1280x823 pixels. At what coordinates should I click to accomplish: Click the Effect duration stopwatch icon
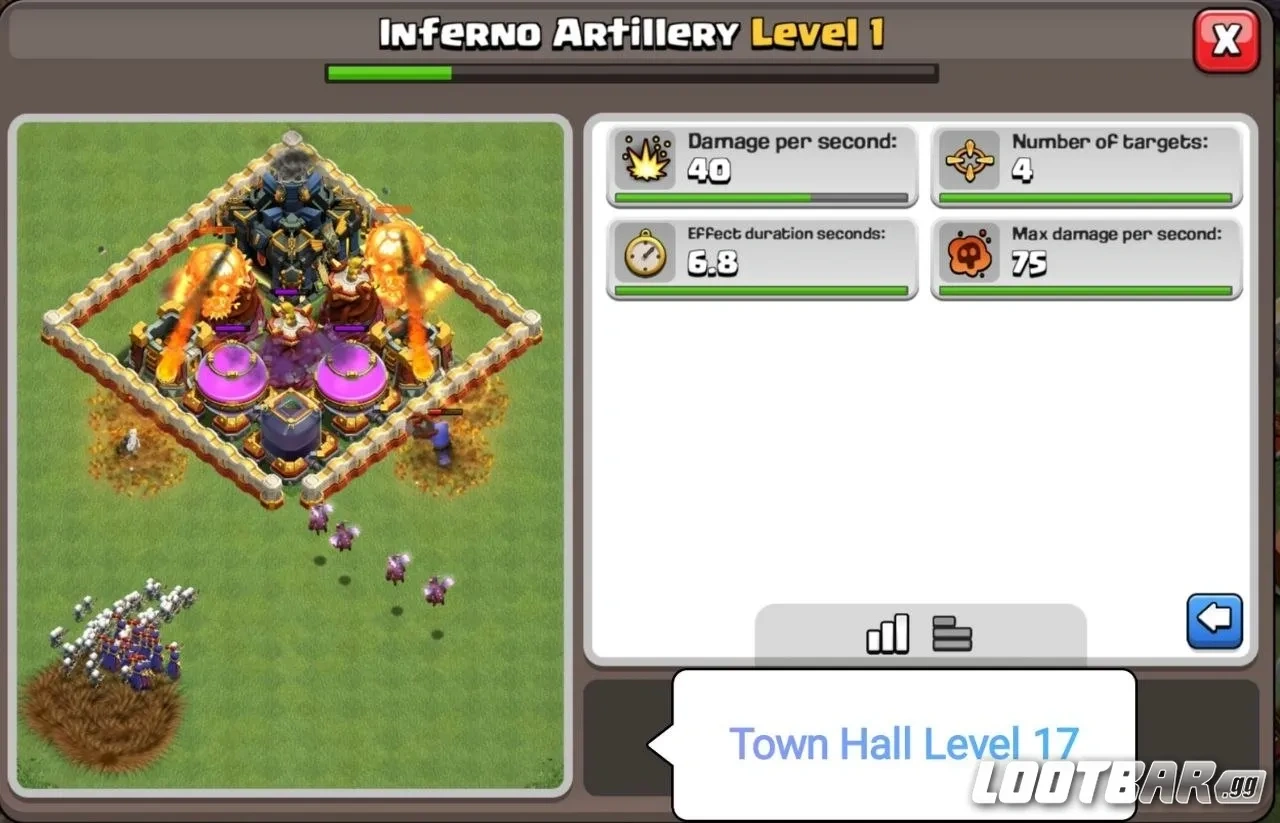point(646,254)
